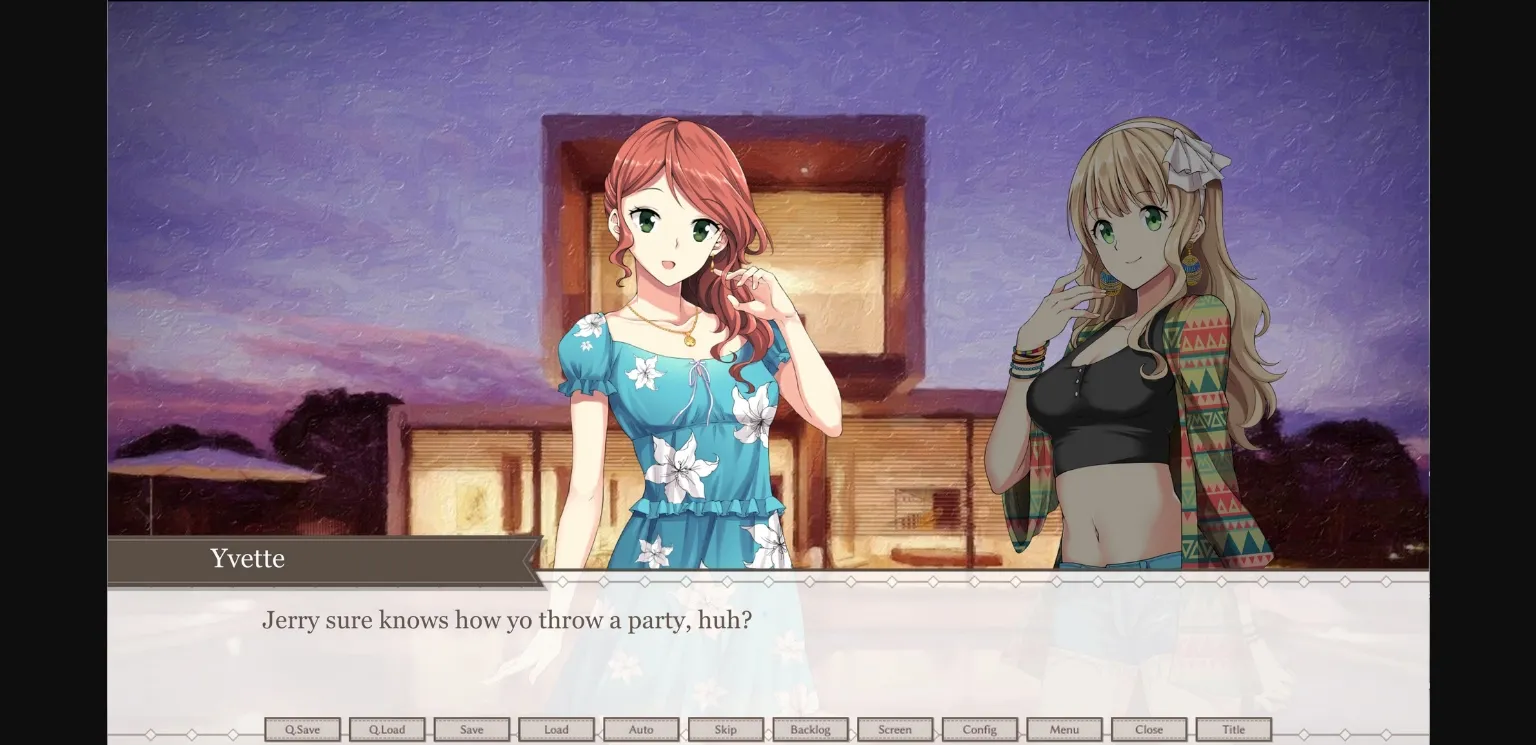Screen dimensions: 1536x745
Task: Enable Auto-read mode
Action: [x=641, y=729]
